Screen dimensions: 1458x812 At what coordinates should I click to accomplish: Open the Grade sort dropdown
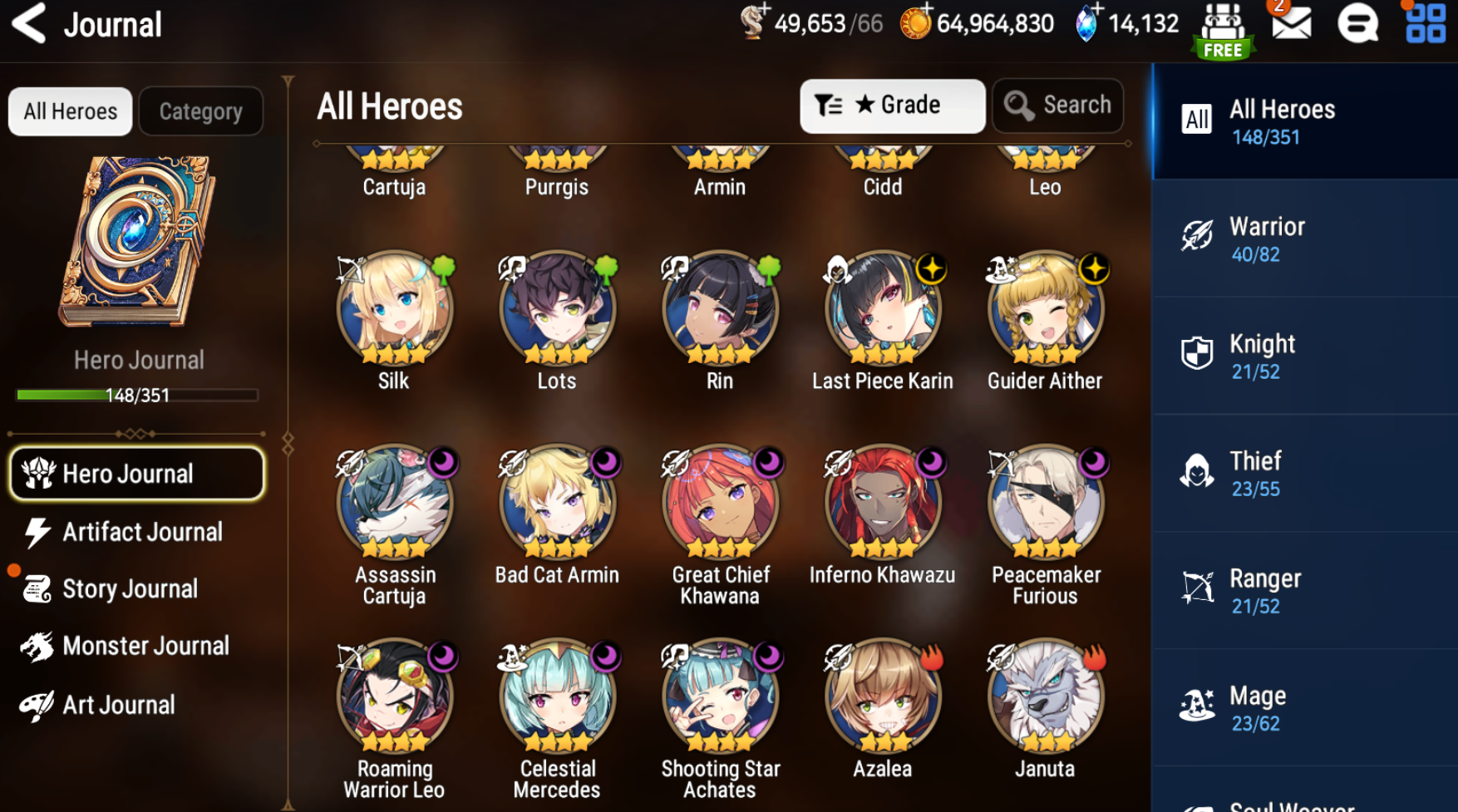click(892, 106)
